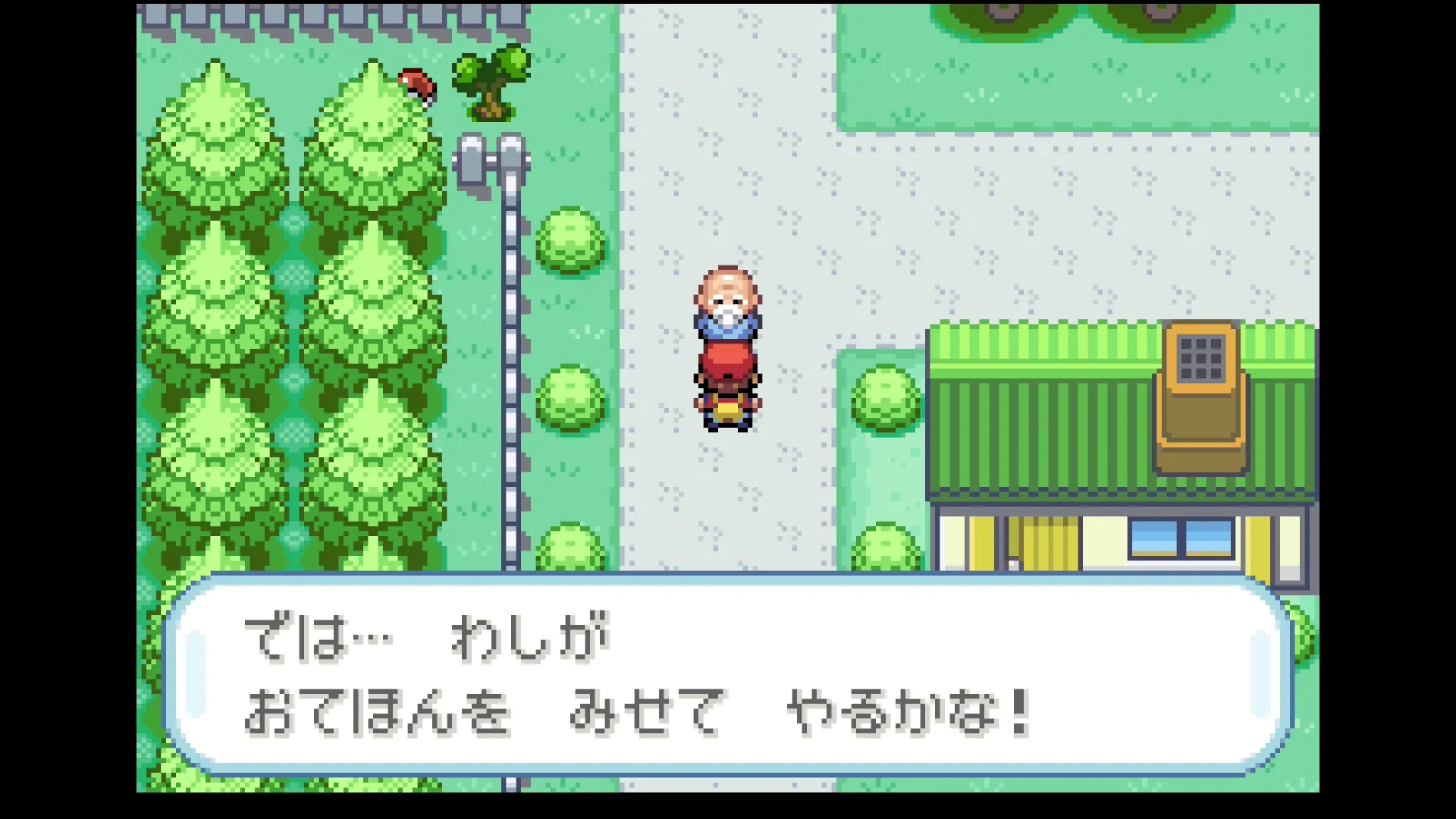Click the player character on the path
The height and width of the screenshot is (819, 1456).
coord(726,402)
